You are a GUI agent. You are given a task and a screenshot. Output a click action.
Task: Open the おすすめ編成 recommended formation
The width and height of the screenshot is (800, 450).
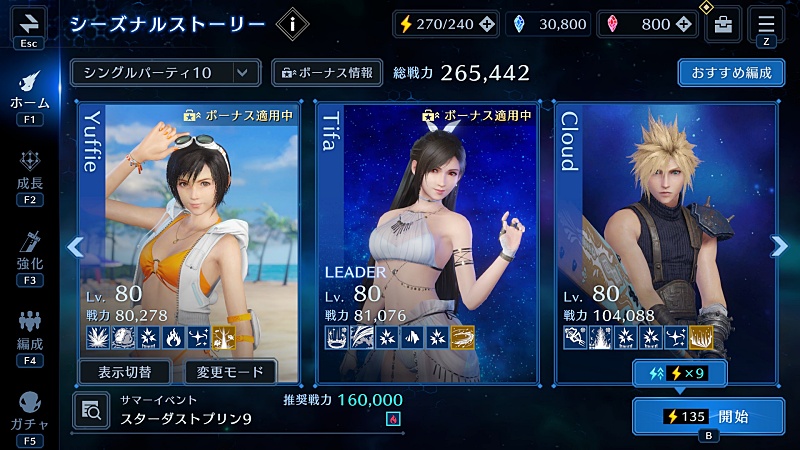pos(730,73)
